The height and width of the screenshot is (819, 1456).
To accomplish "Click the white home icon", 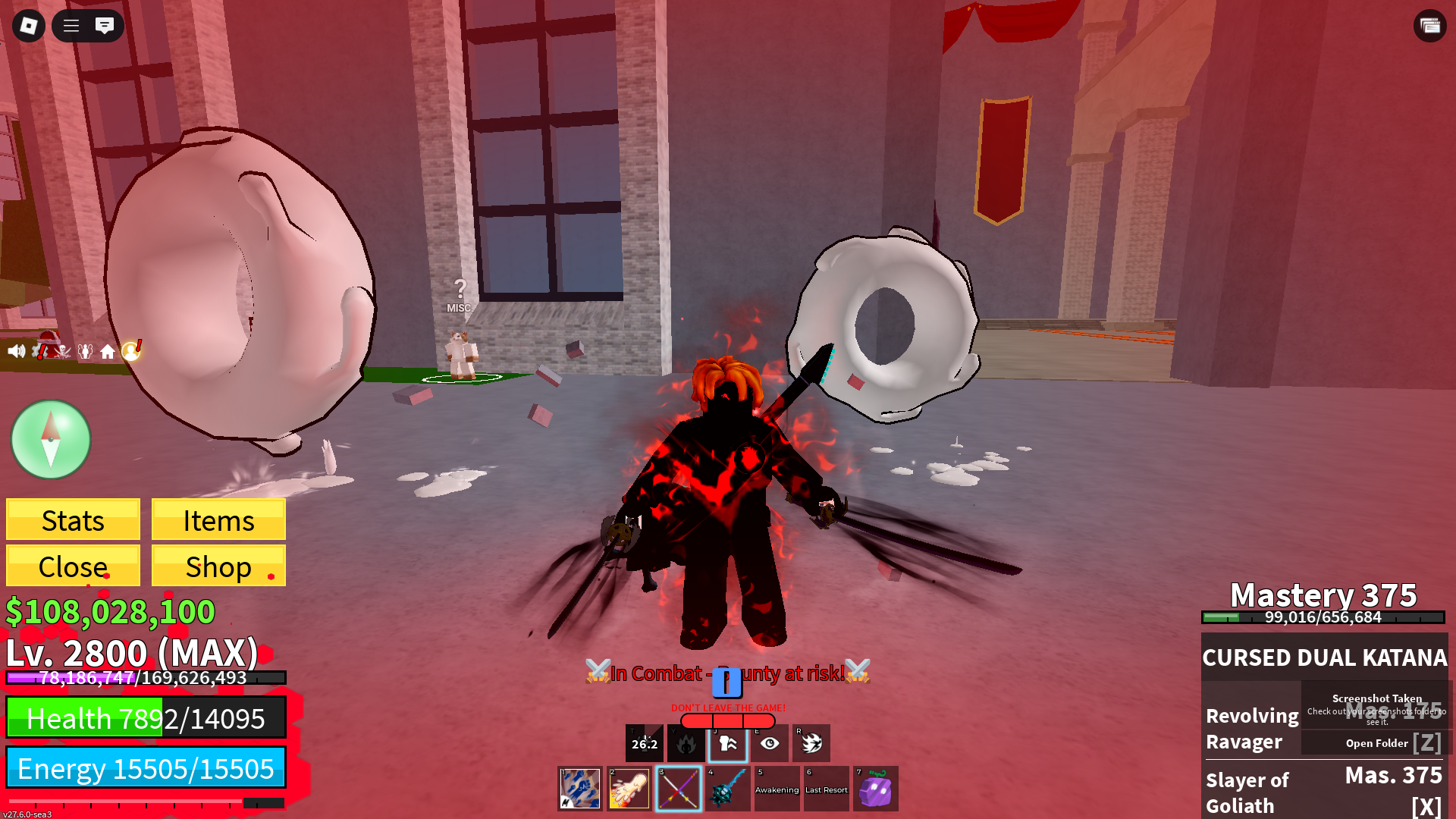I will tap(108, 352).
